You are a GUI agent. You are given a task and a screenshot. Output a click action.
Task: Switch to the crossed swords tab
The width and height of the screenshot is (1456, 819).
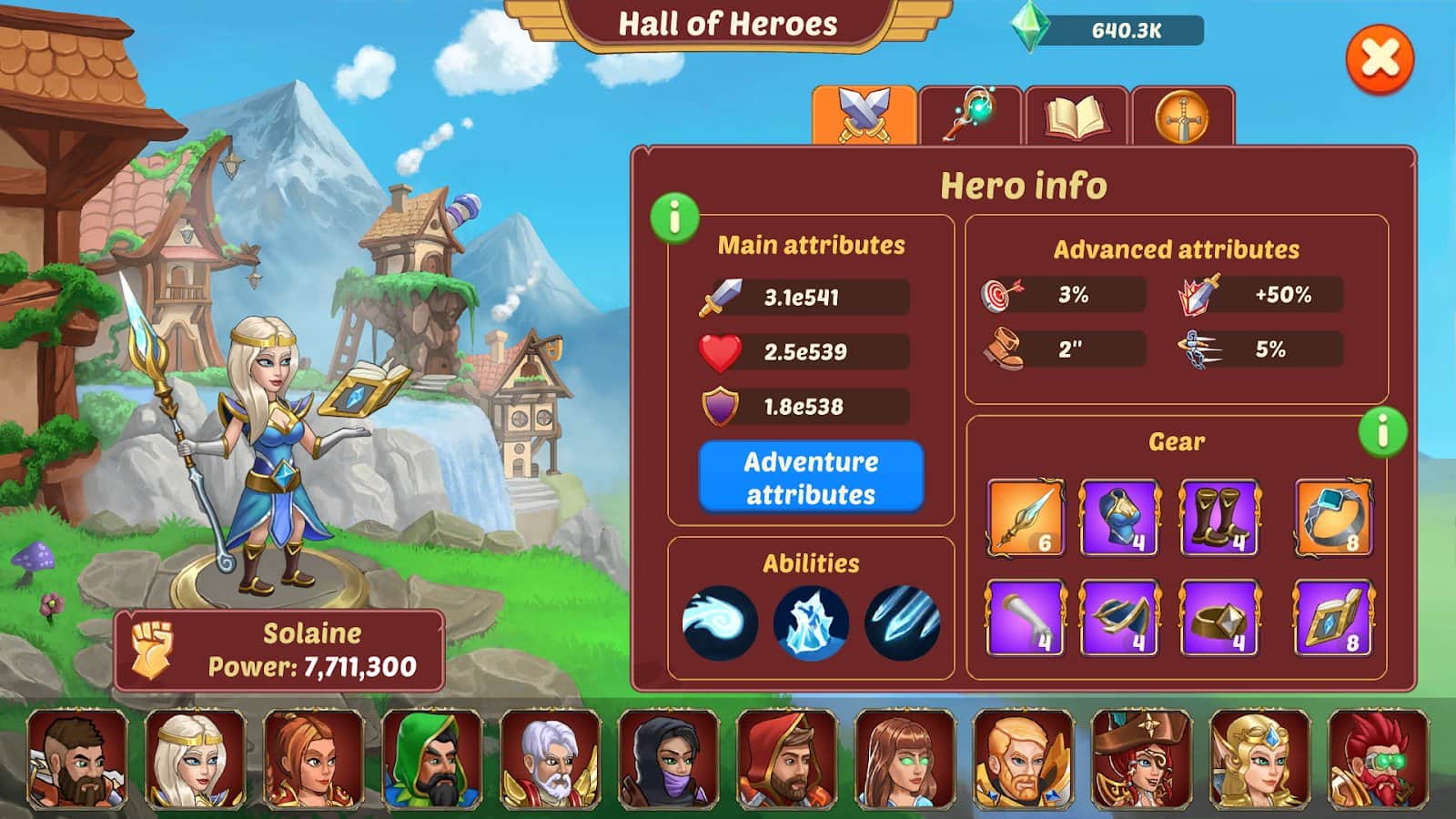click(x=864, y=116)
